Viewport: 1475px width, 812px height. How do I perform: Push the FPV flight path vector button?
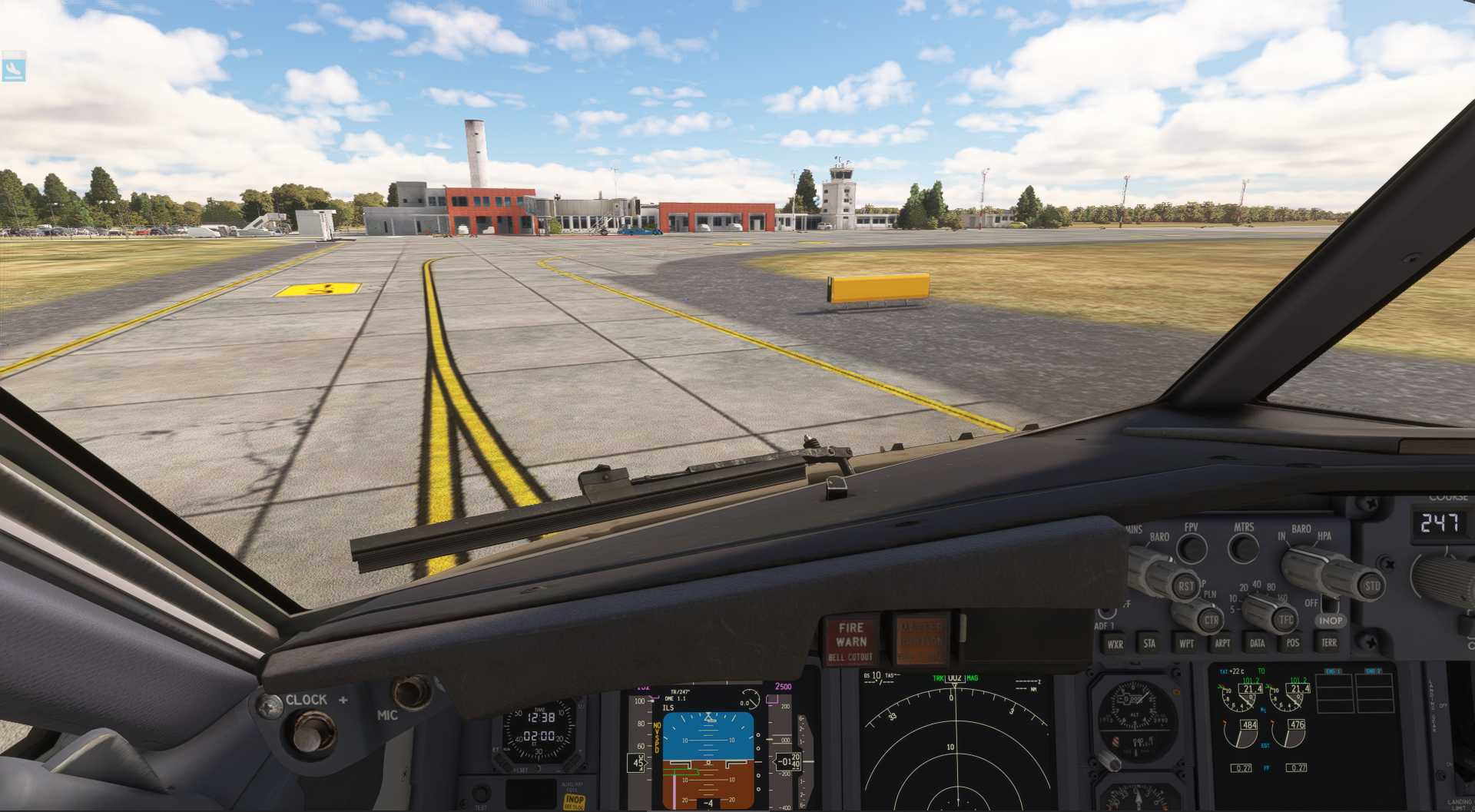tap(1192, 549)
